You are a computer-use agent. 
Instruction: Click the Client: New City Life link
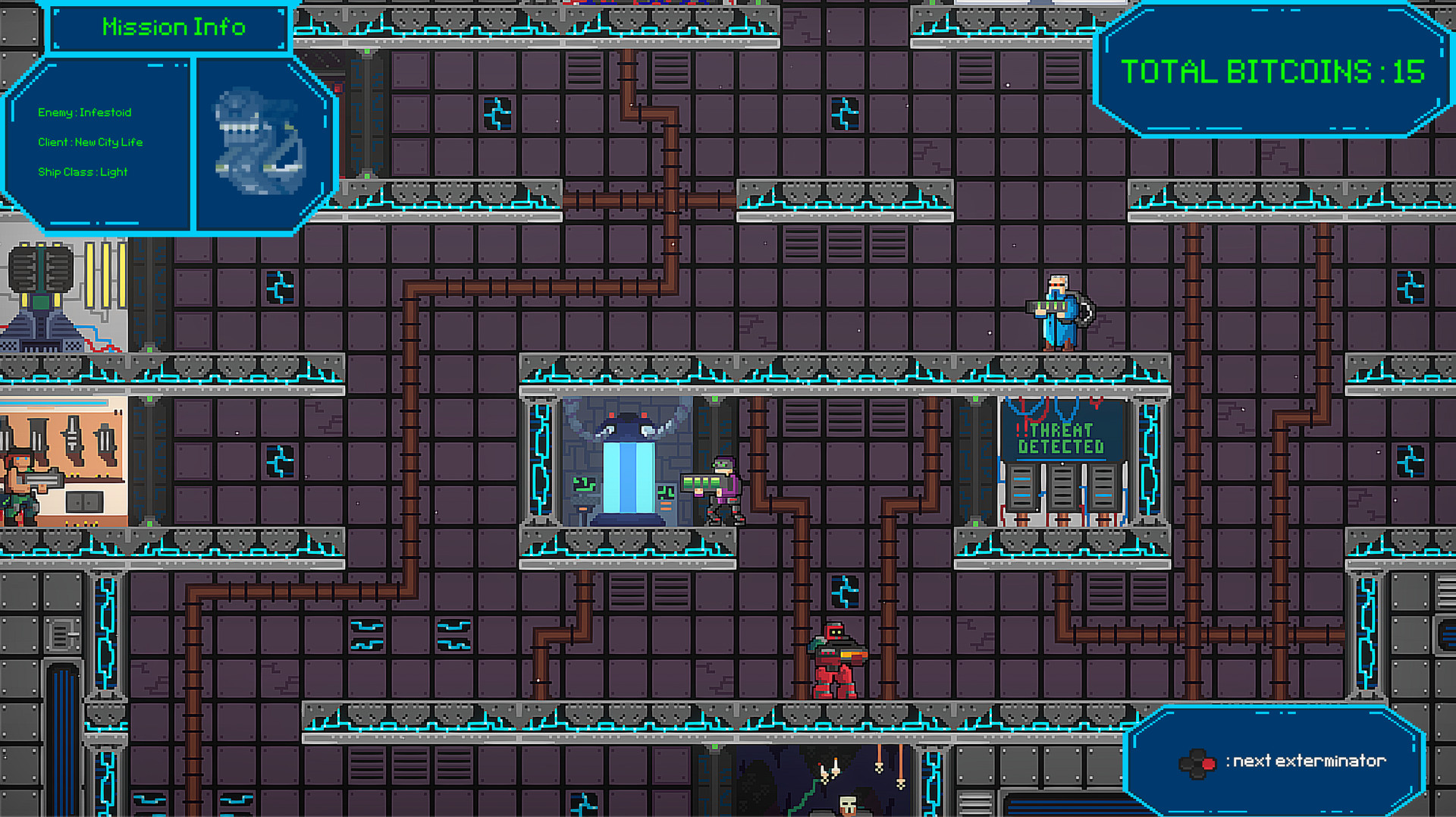(89, 142)
